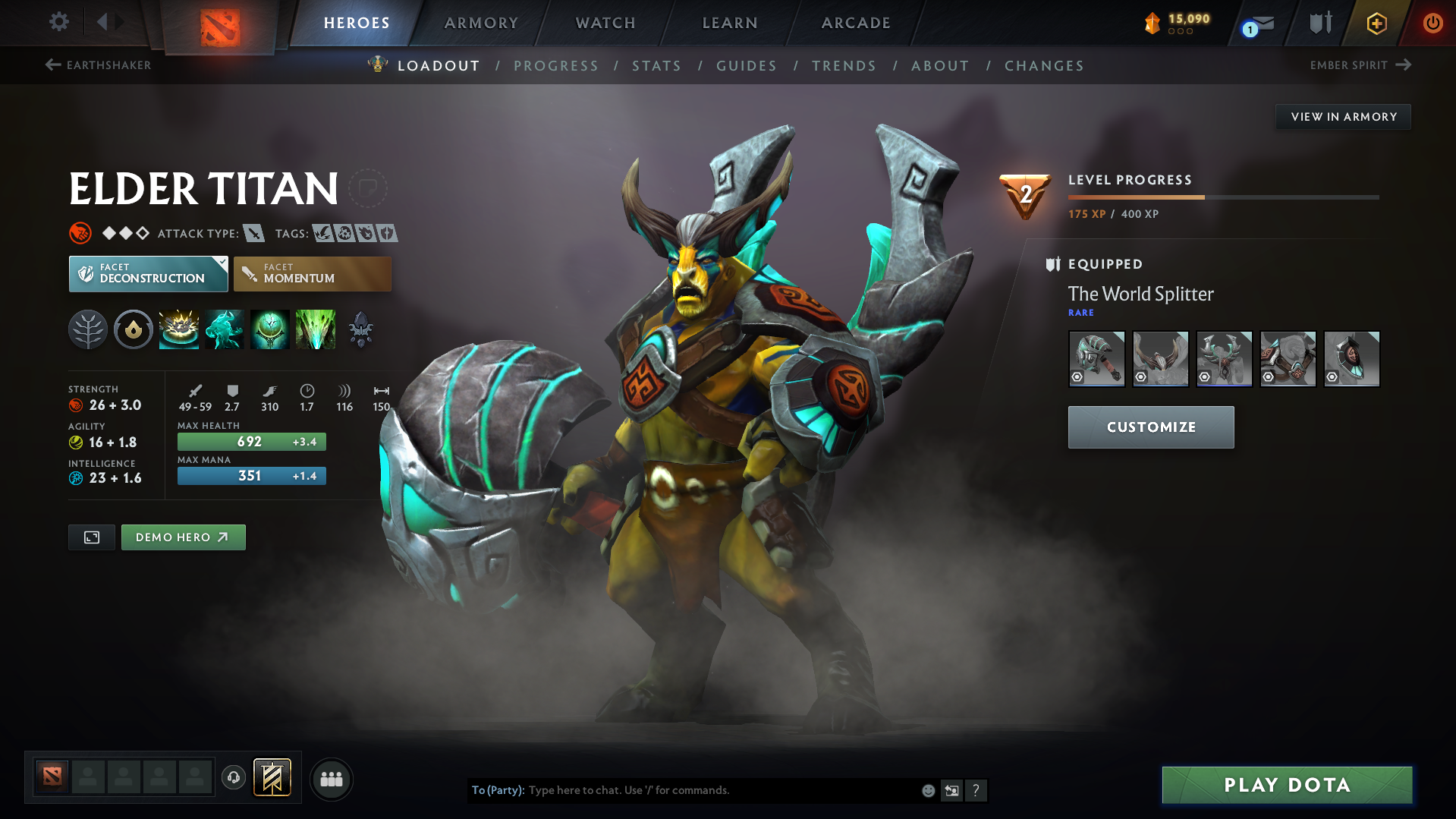The height and width of the screenshot is (819, 1456).
Task: Expand the Deconstruction facet dropdown arrow
Action: (x=221, y=262)
